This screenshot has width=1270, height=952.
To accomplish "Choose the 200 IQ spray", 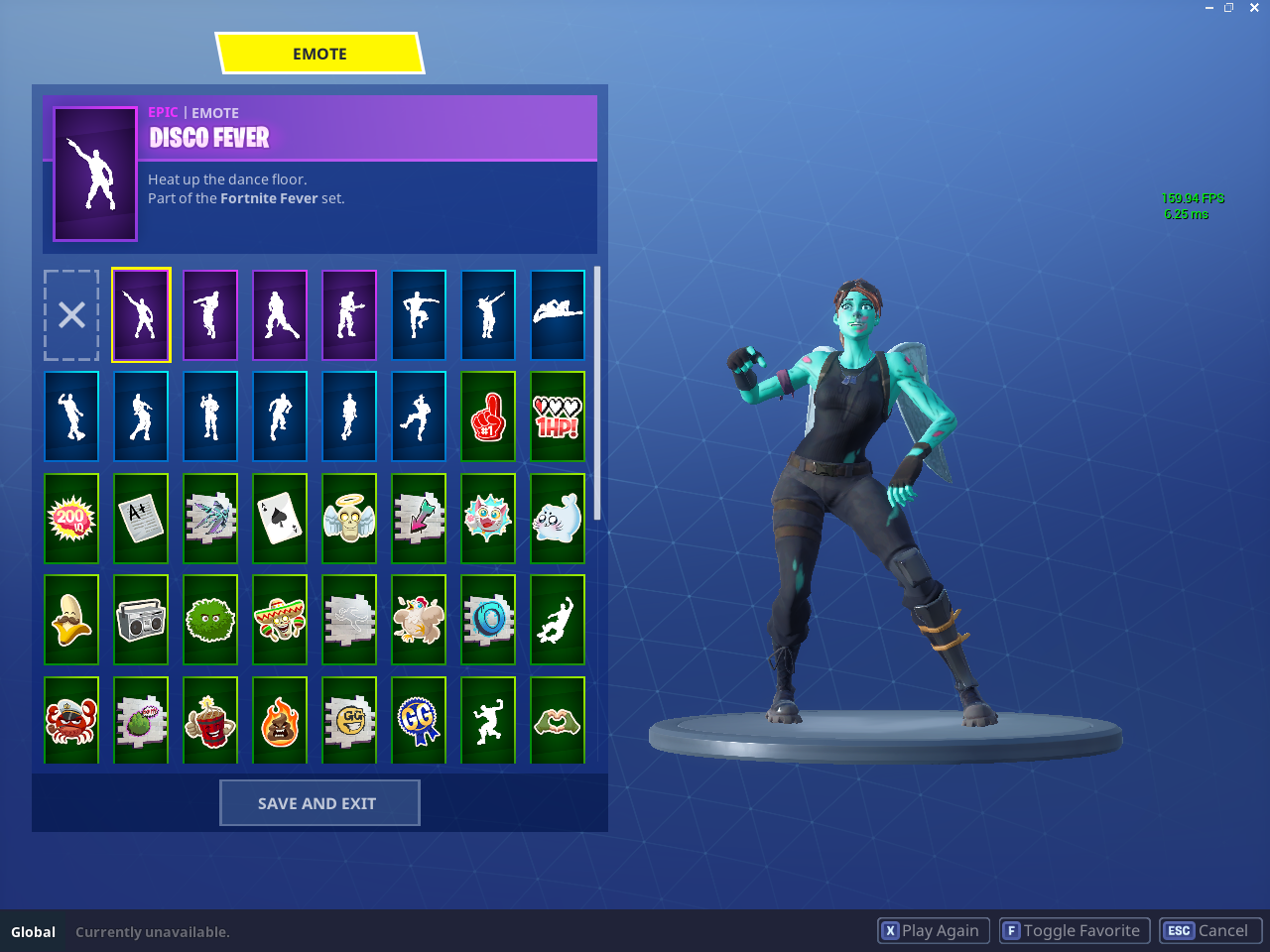I will click(71, 518).
